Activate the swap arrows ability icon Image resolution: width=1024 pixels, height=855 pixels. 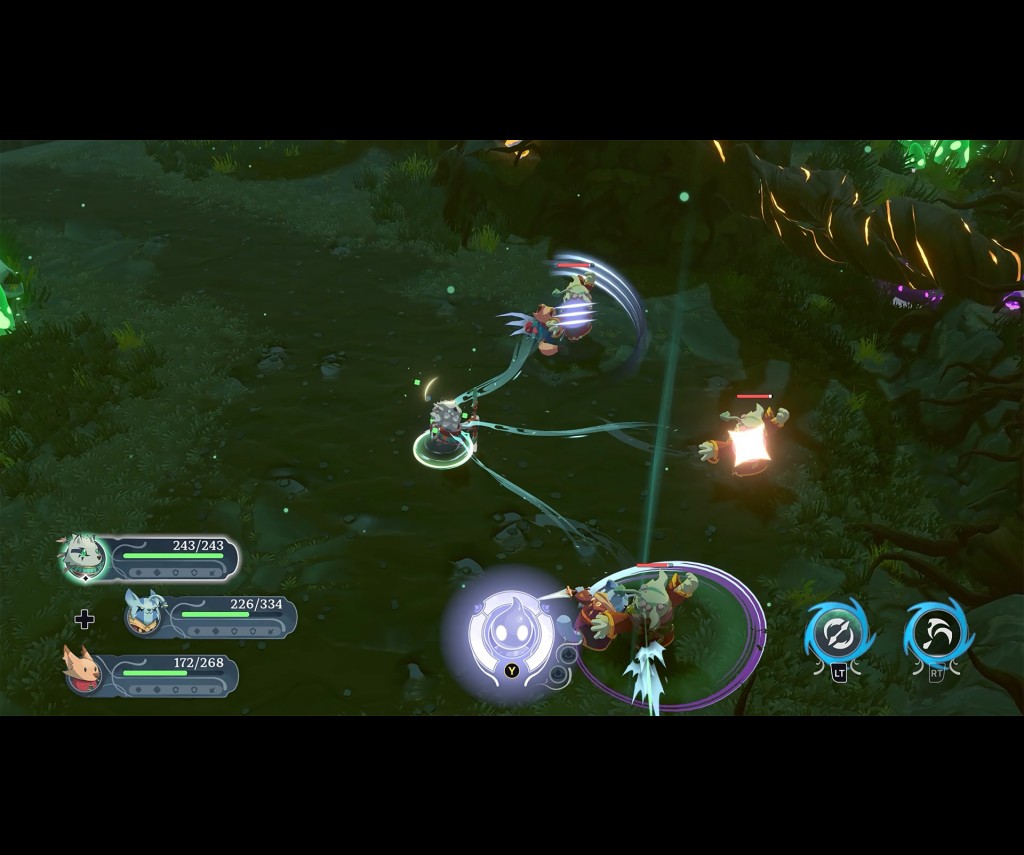(838, 634)
